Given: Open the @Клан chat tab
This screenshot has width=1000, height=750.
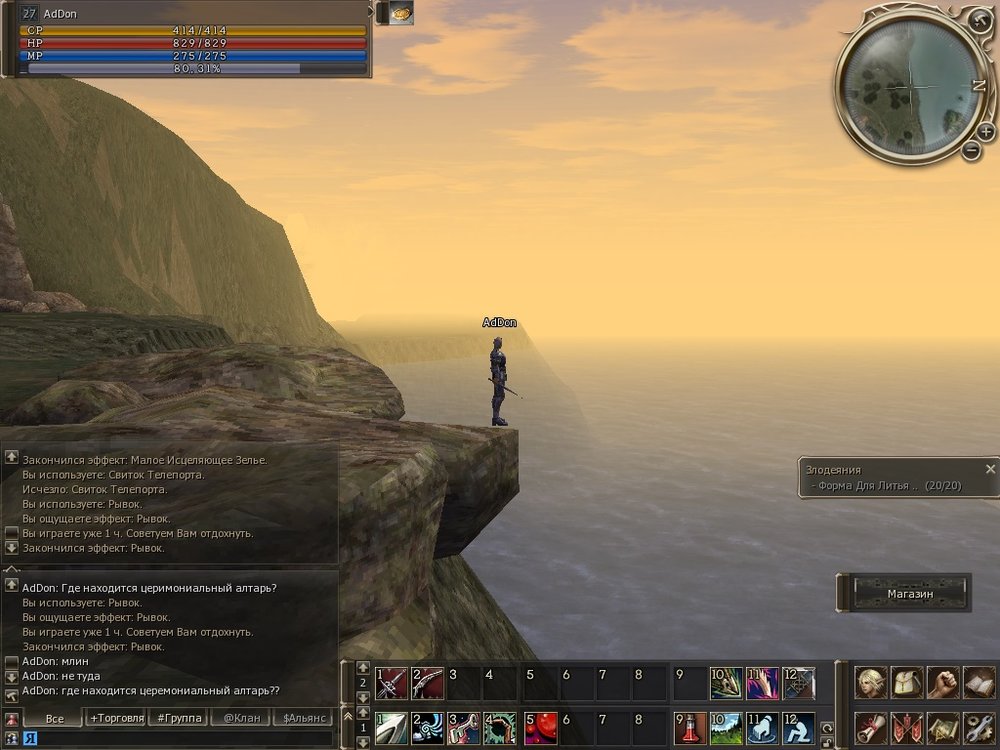Looking at the screenshot, I should point(242,718).
